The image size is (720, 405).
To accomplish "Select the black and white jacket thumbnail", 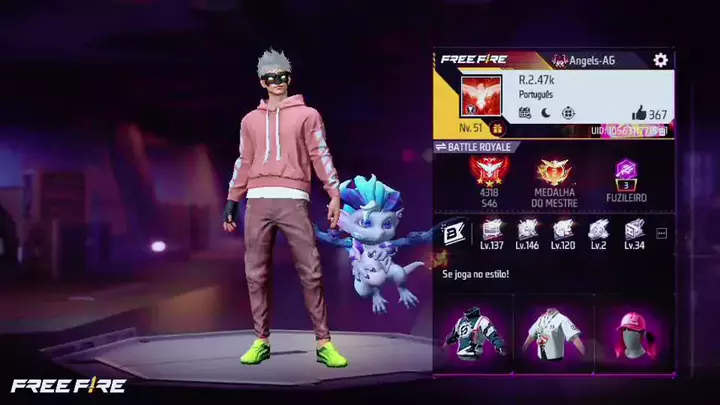I will [473, 333].
